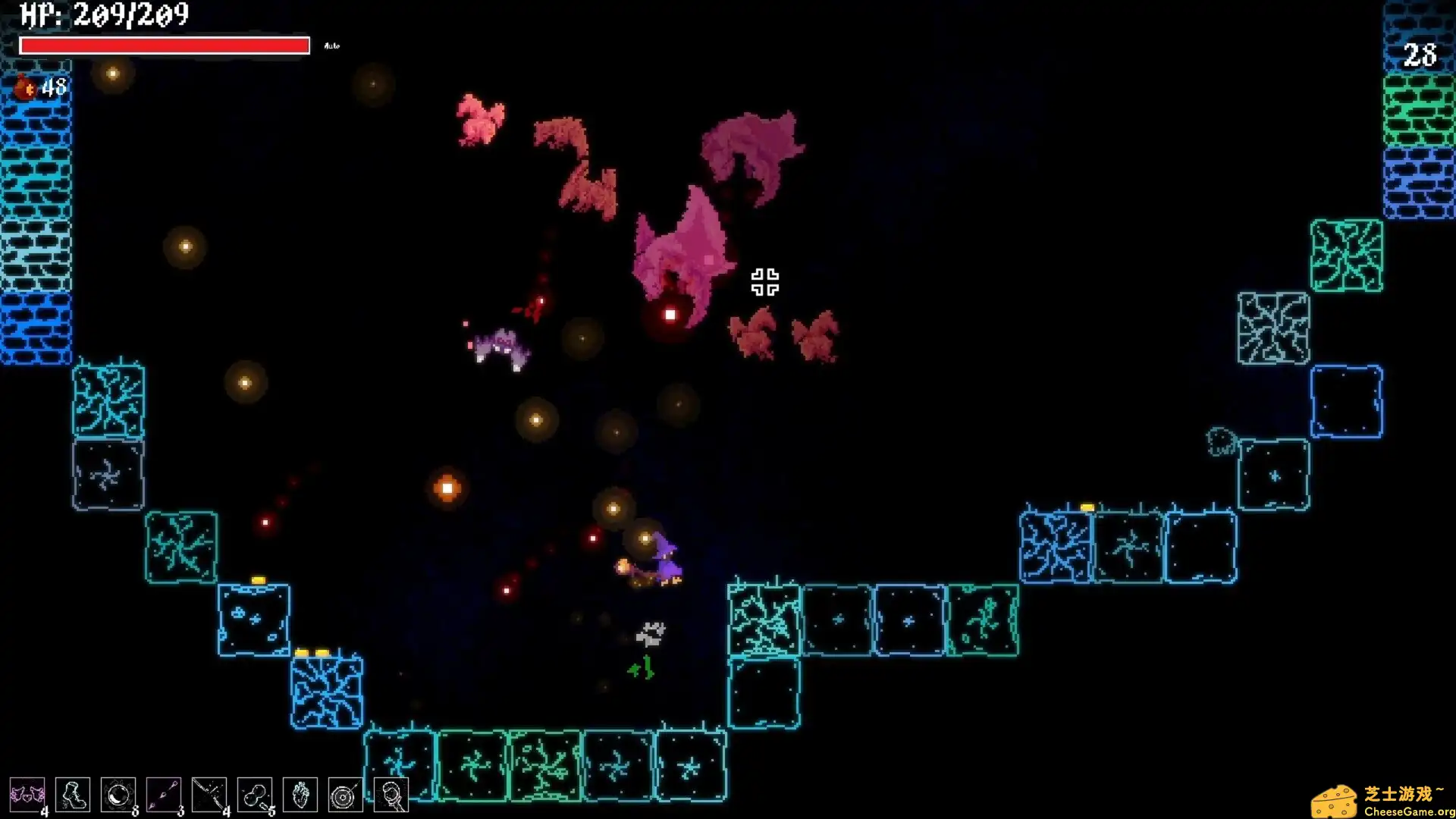The width and height of the screenshot is (1456, 819).
Task: Click the flame coin currency icon
Action: (25, 87)
